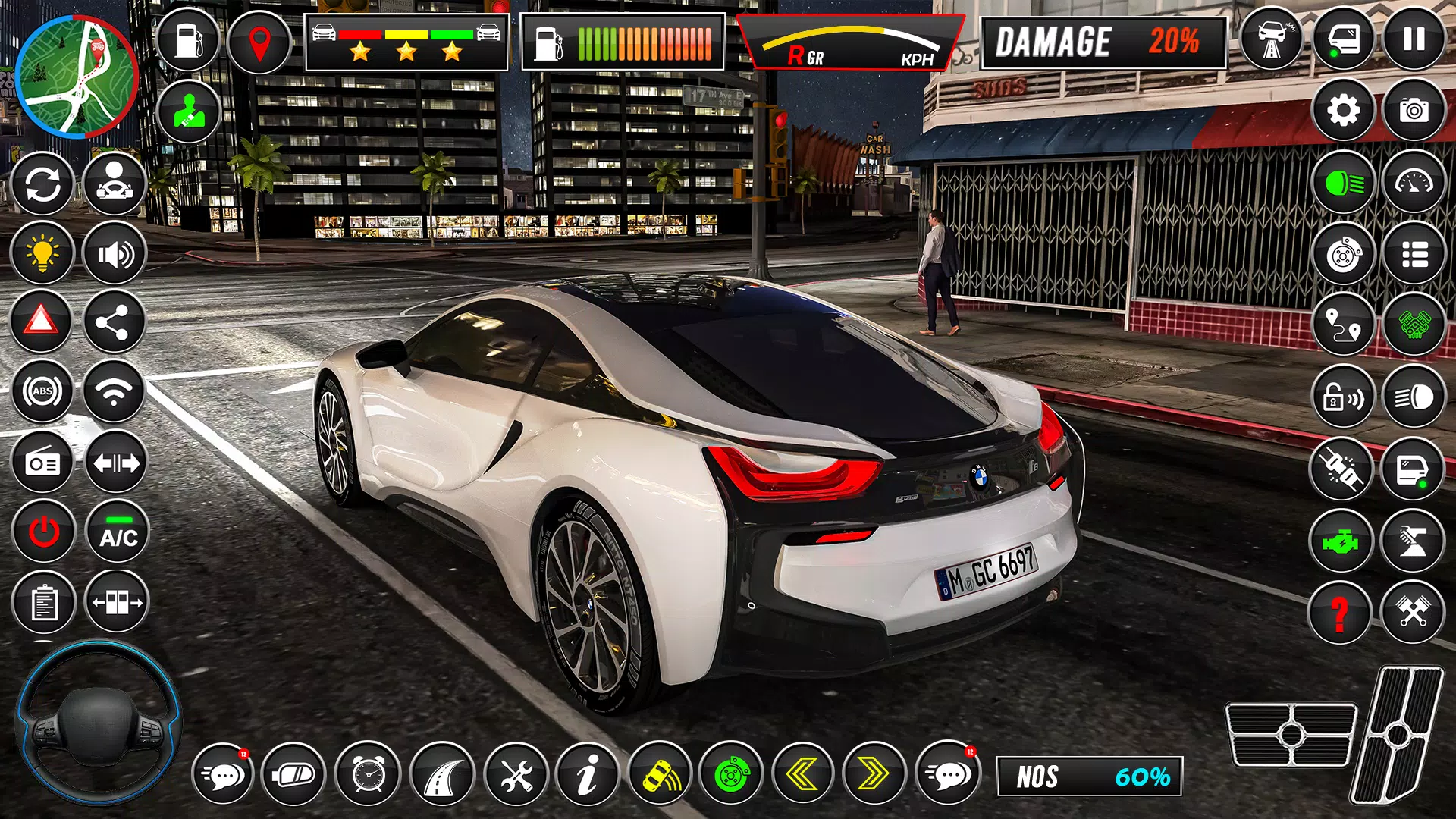1456x819 pixels.
Task: Signal left with the yellow chevron
Action: pyautogui.click(x=802, y=774)
